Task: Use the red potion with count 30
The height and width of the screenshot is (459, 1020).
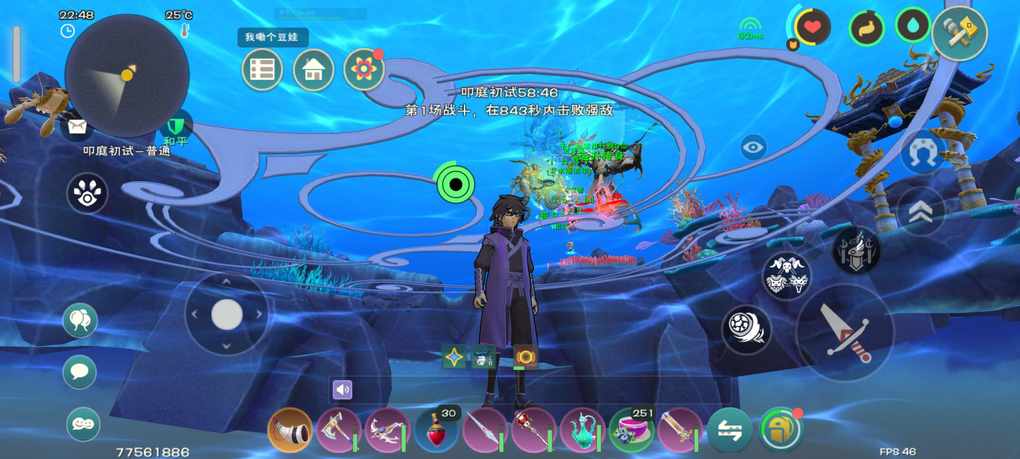Action: click(437, 431)
